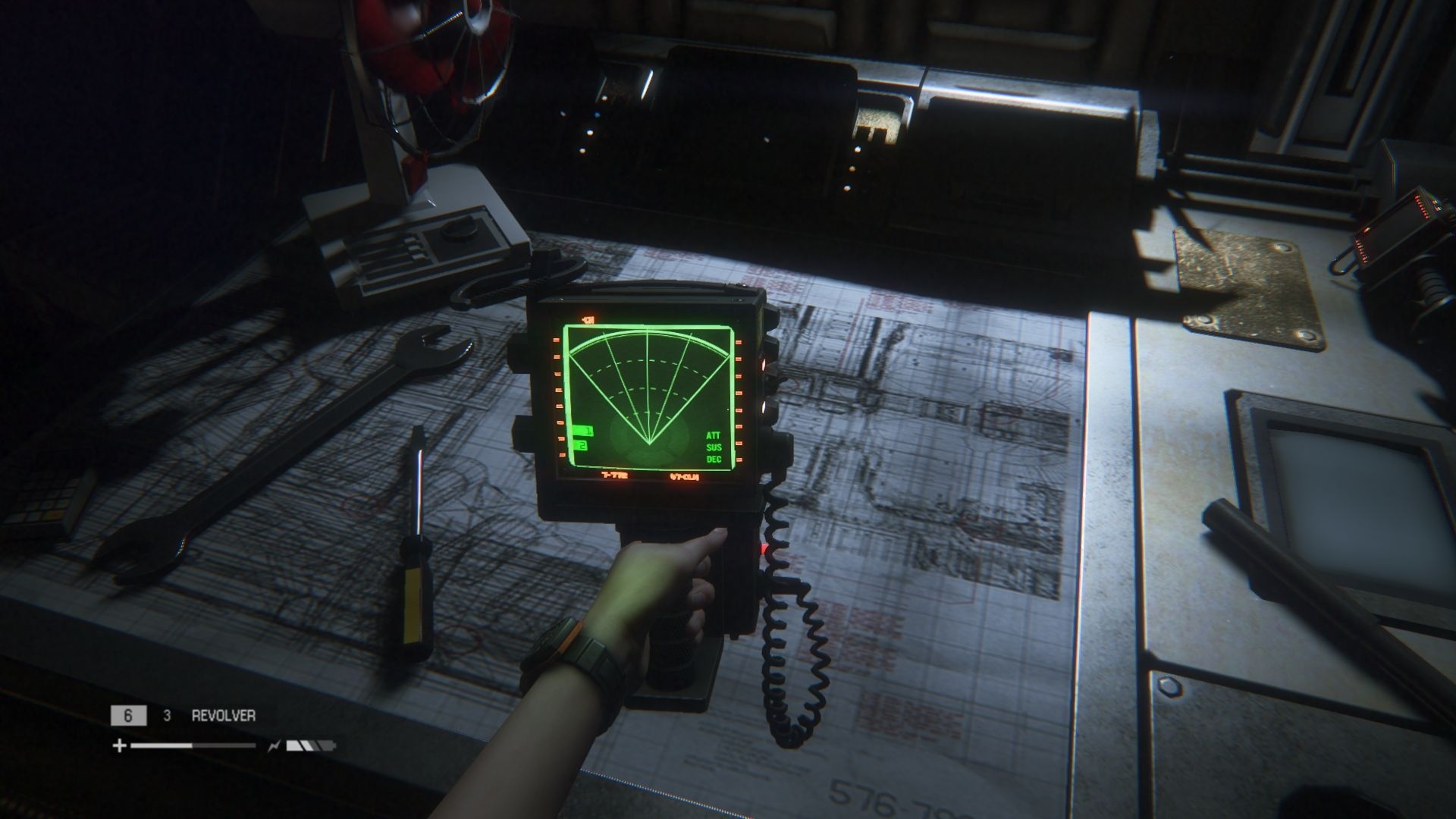Image resolution: width=1456 pixels, height=819 pixels.
Task: Click the health cross icon on the HUD
Action: (120, 746)
